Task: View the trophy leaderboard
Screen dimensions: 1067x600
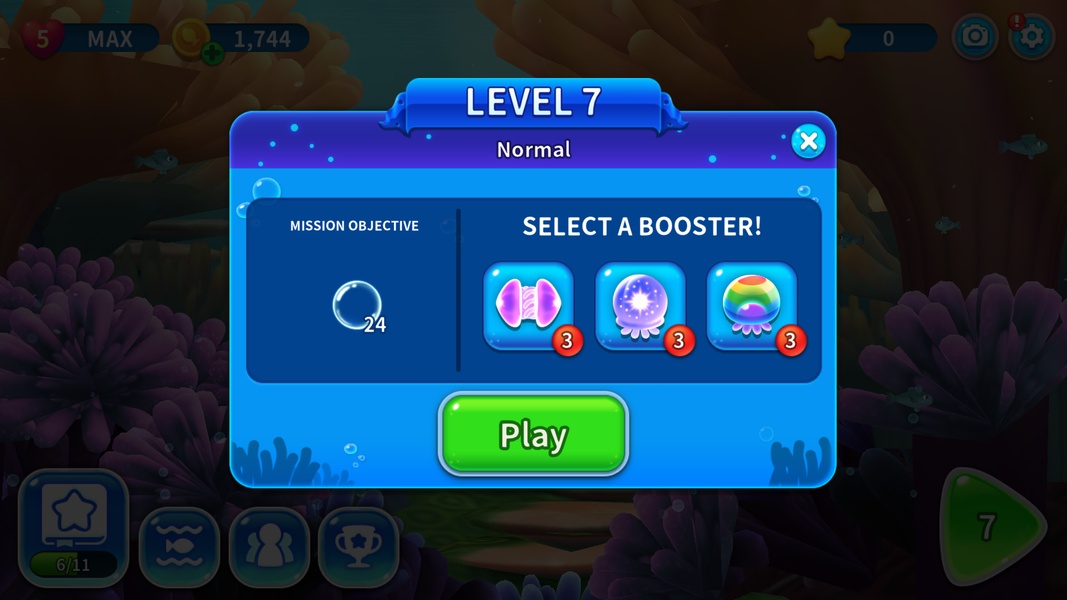Action: (x=359, y=547)
